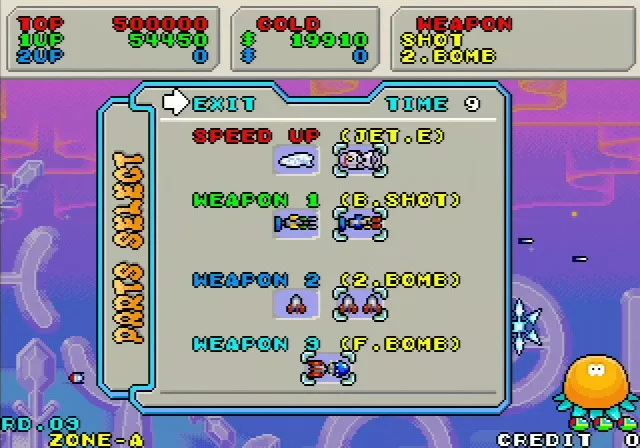Viewport: 640px width, 448px height.
Task: Select the F.Bomb weapon 3 icon
Action: tap(328, 369)
